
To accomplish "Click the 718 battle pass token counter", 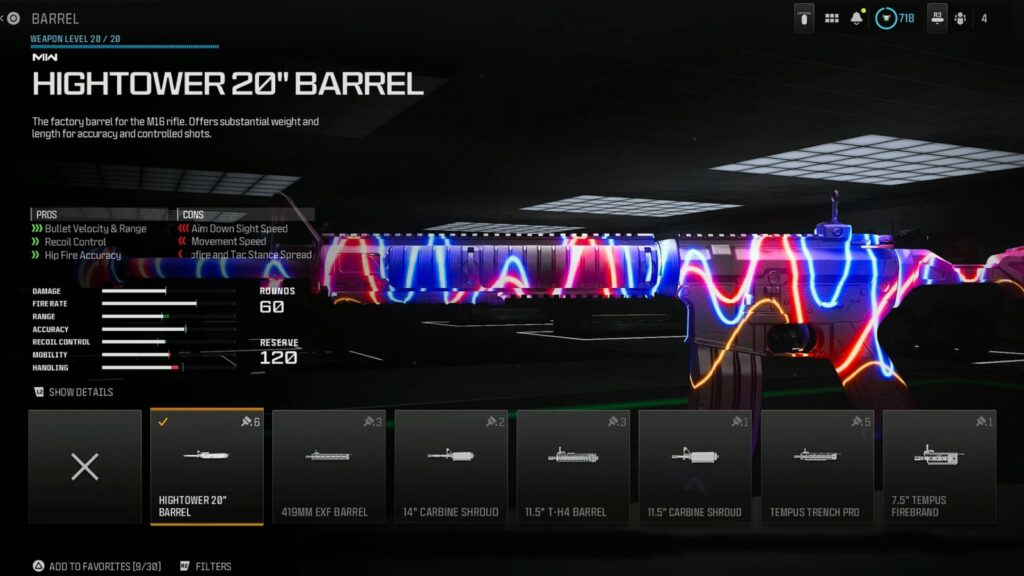I will tap(895, 18).
